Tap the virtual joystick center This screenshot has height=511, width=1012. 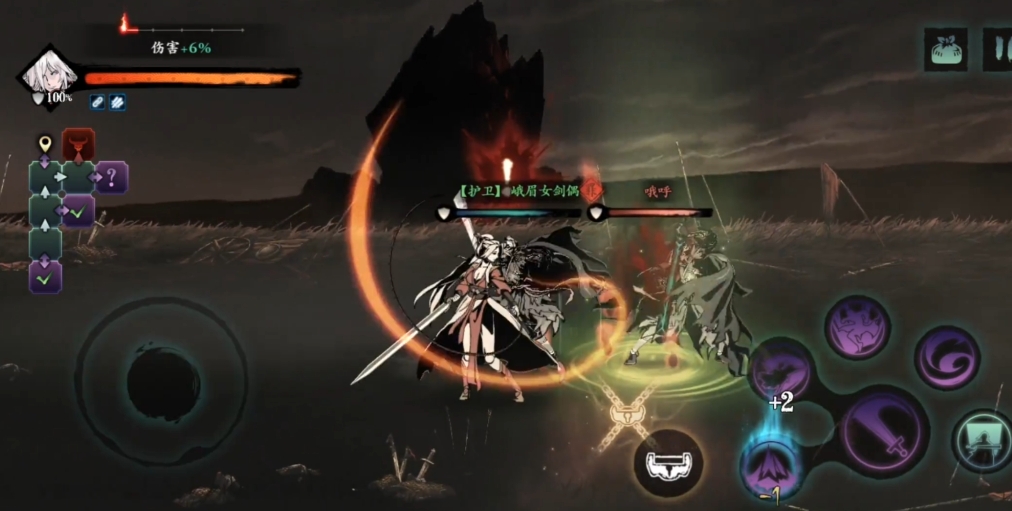click(162, 380)
